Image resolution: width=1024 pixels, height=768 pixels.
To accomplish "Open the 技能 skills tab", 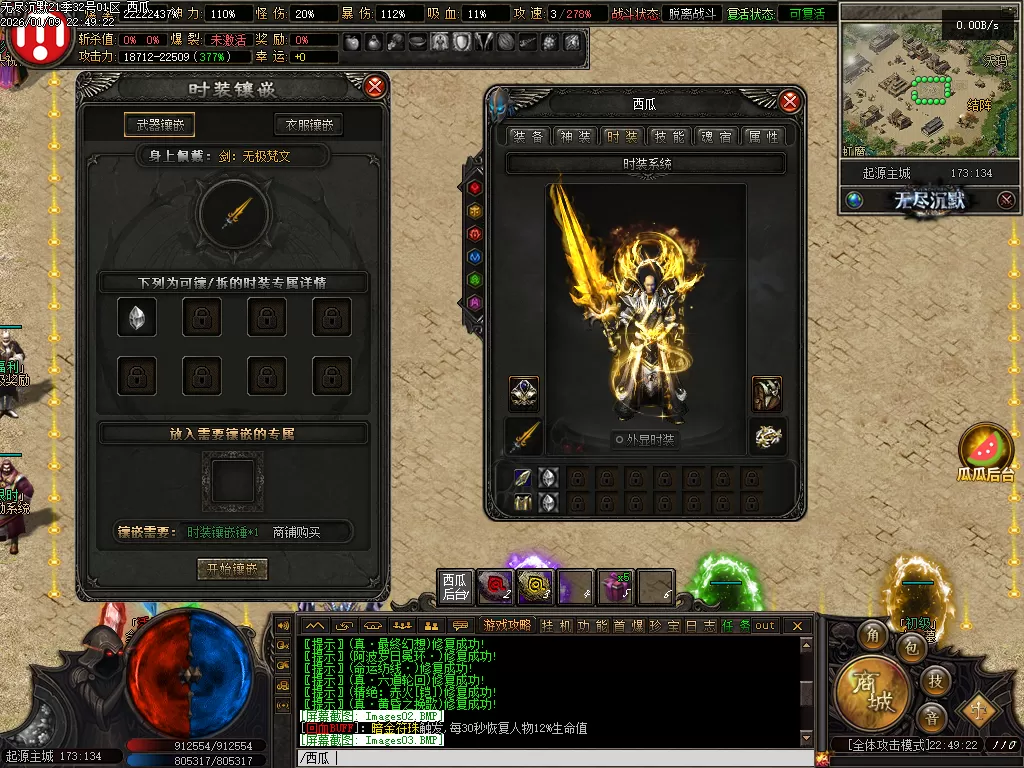I will click(x=668, y=137).
